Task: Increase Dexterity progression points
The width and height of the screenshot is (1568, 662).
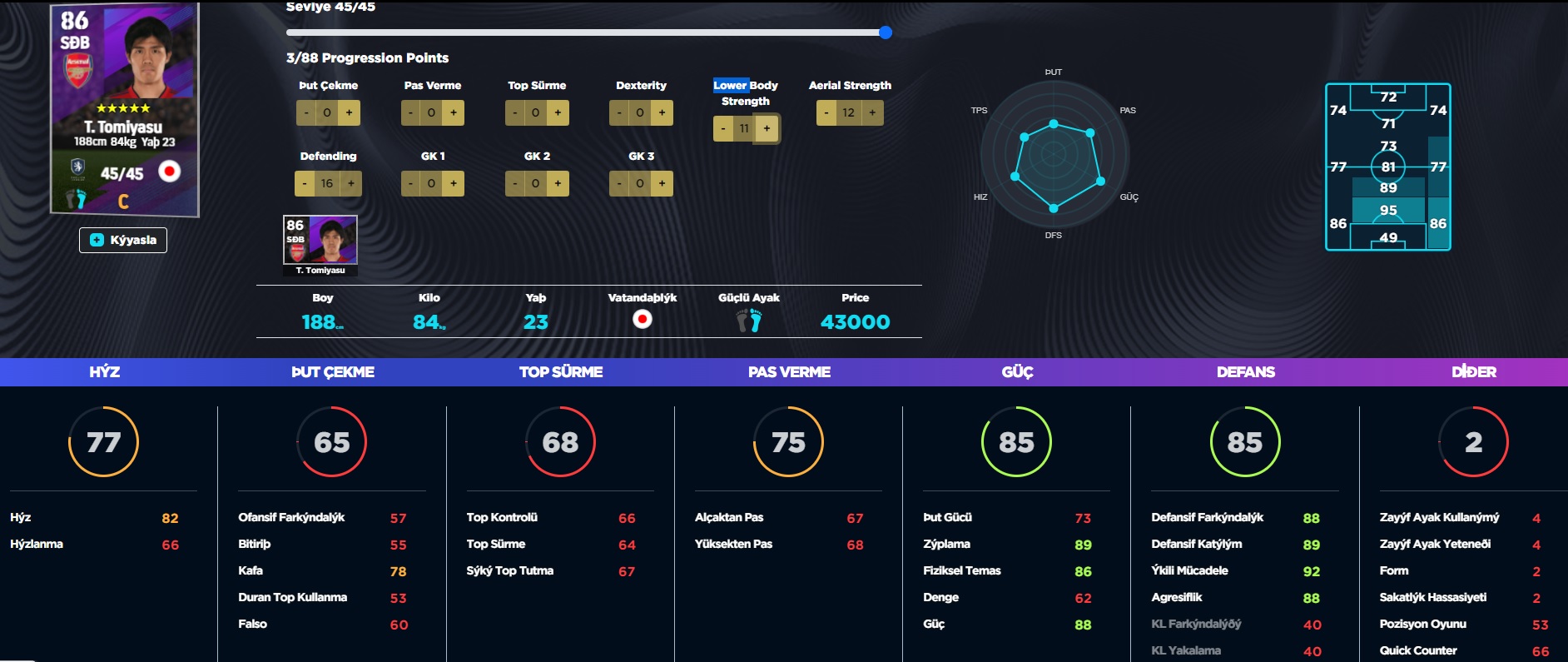Action: [662, 112]
